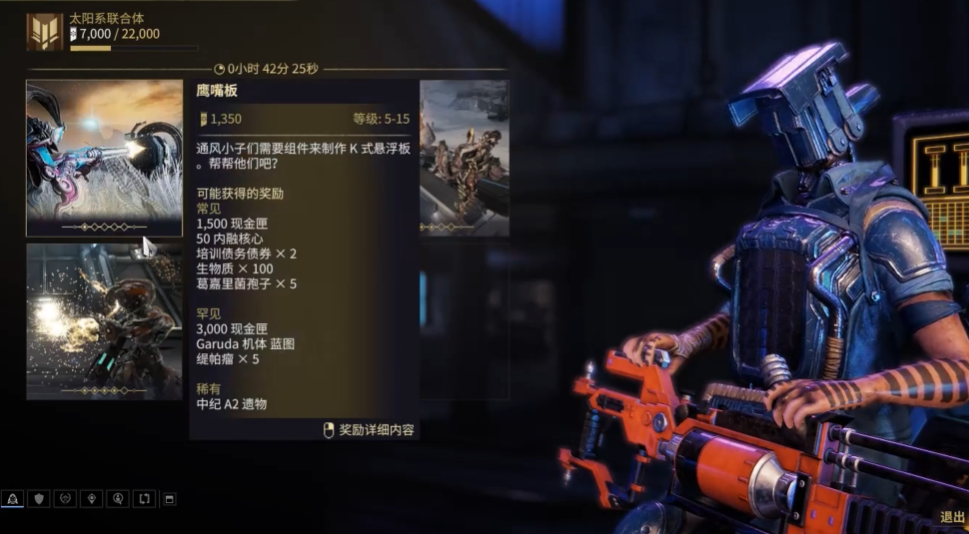Pick the bounty thumbnail right of the tooltip
The height and width of the screenshot is (534, 969).
coord(464,158)
